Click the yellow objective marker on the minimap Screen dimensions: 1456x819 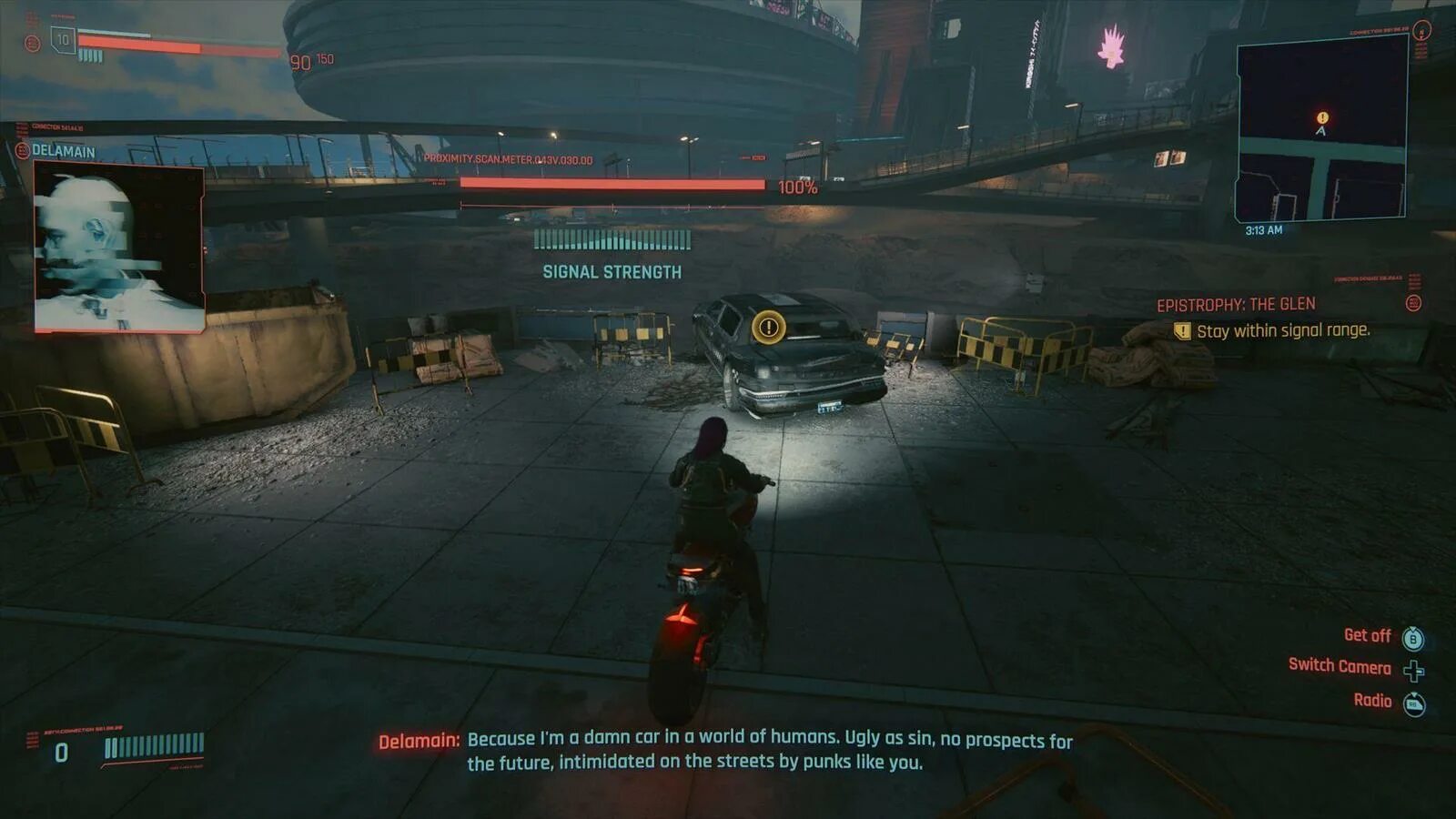(x=1322, y=117)
